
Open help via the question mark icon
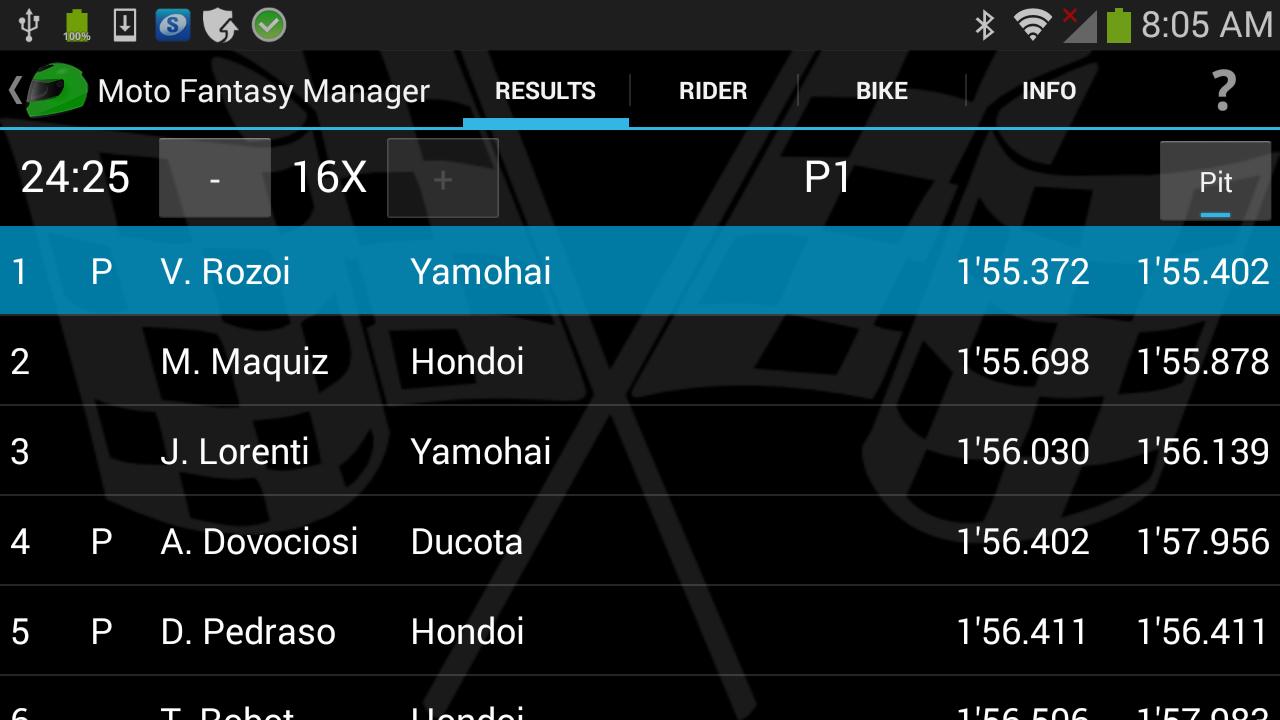[x=1223, y=90]
